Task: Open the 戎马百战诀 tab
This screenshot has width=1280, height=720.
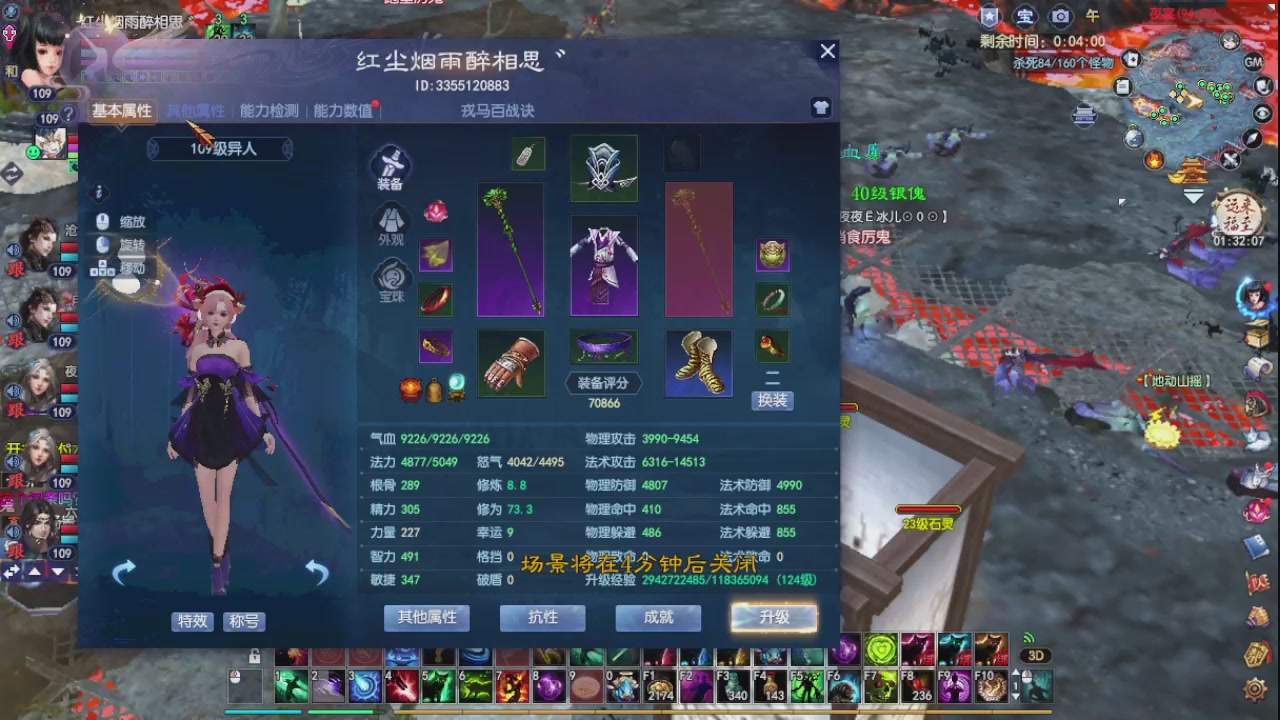Action: 498,111
